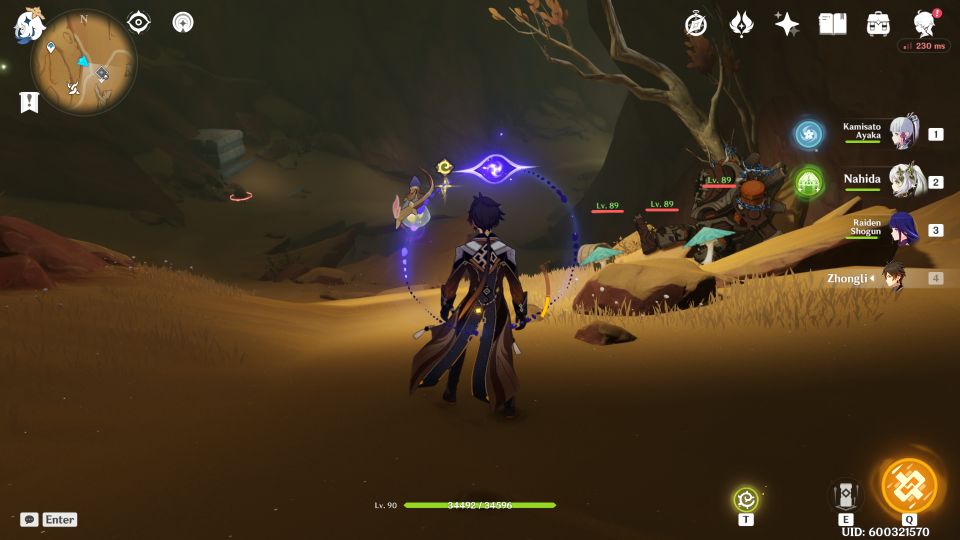Open the character profile icon
Viewport: 960px width, 540px height.
pos(925,24)
